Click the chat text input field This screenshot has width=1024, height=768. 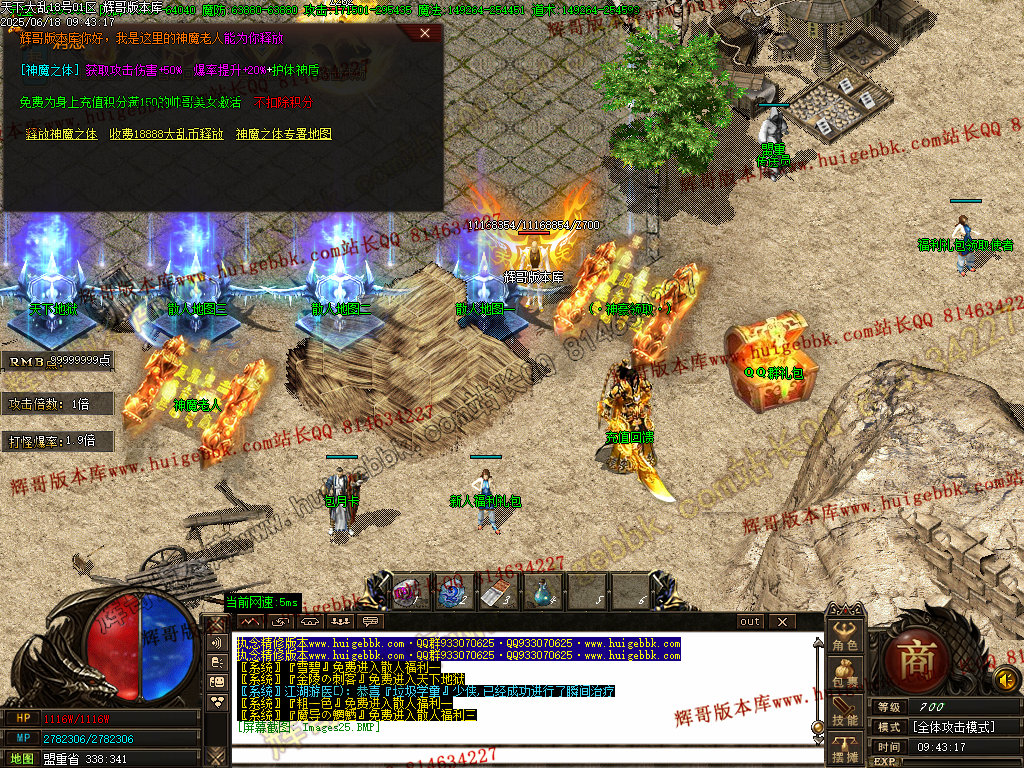(520, 755)
